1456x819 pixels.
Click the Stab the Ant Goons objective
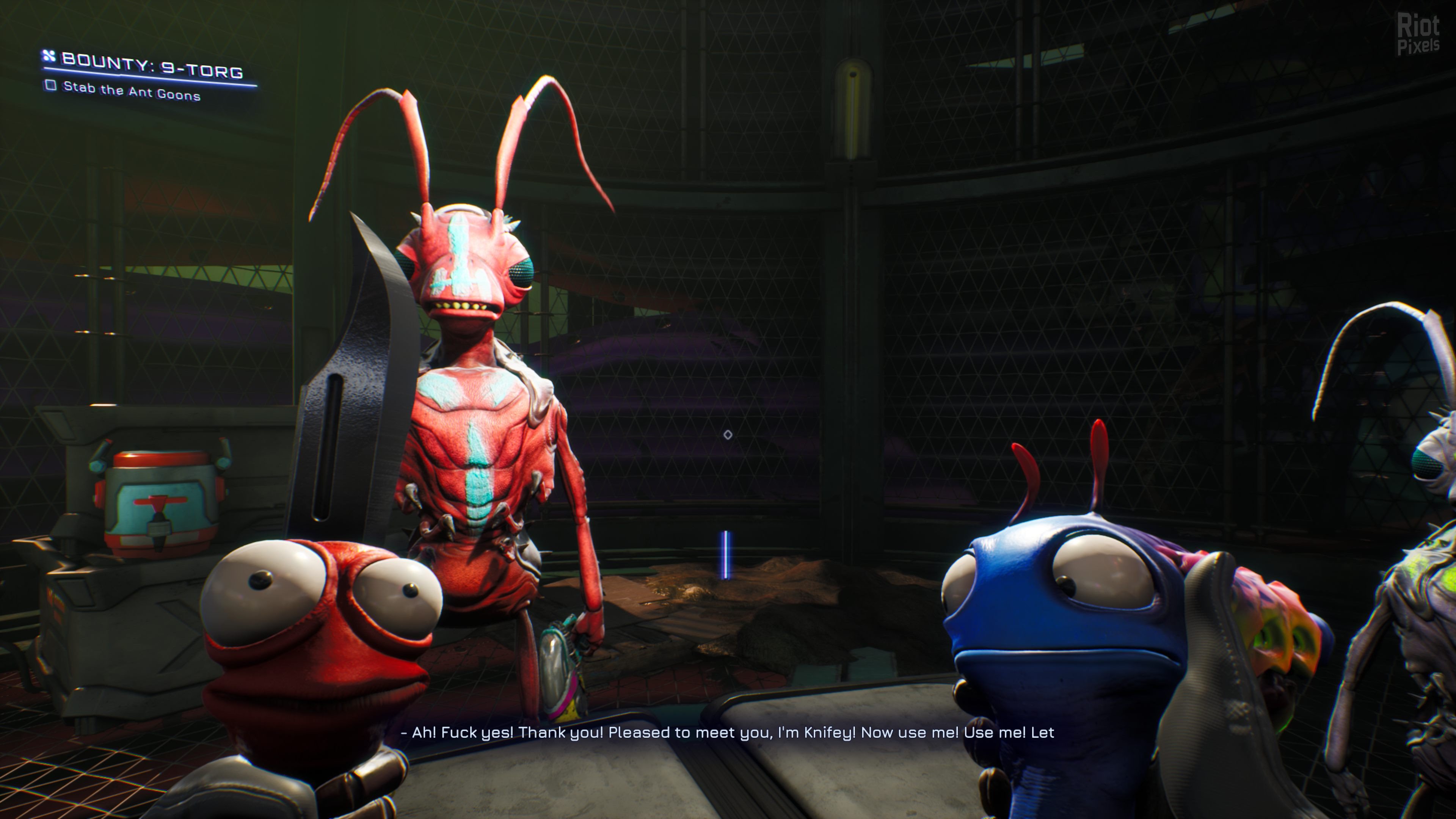click(x=131, y=91)
